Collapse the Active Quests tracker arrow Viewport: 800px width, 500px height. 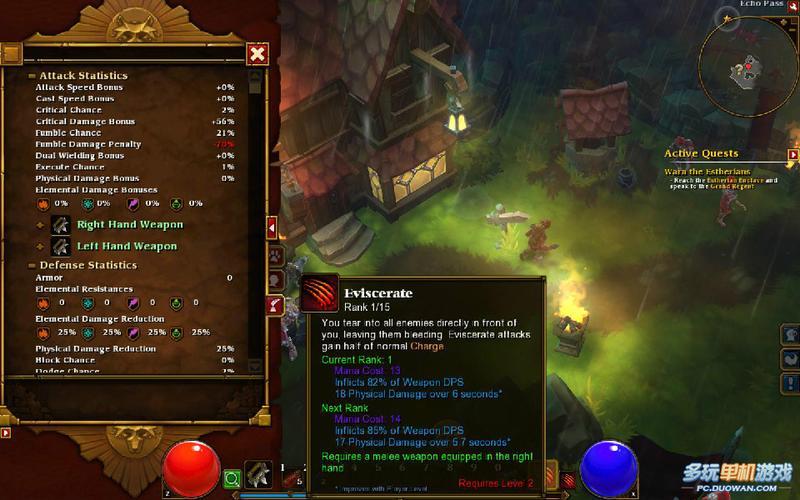pos(793,155)
